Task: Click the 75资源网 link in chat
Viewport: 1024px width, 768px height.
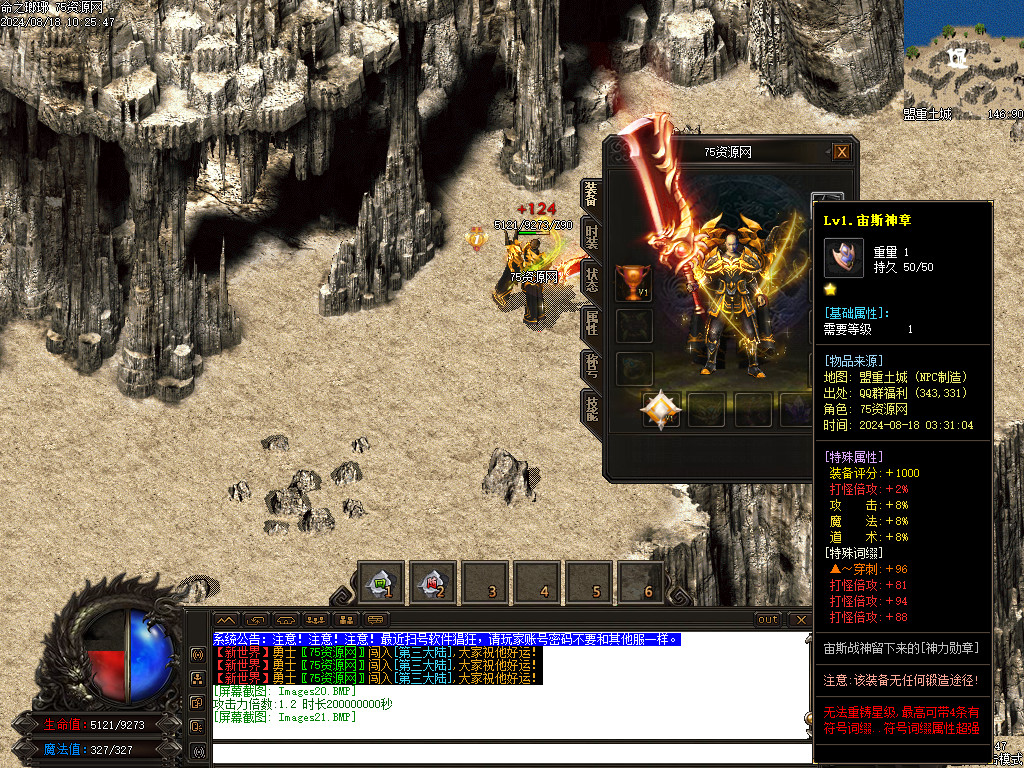Action: 330,652
